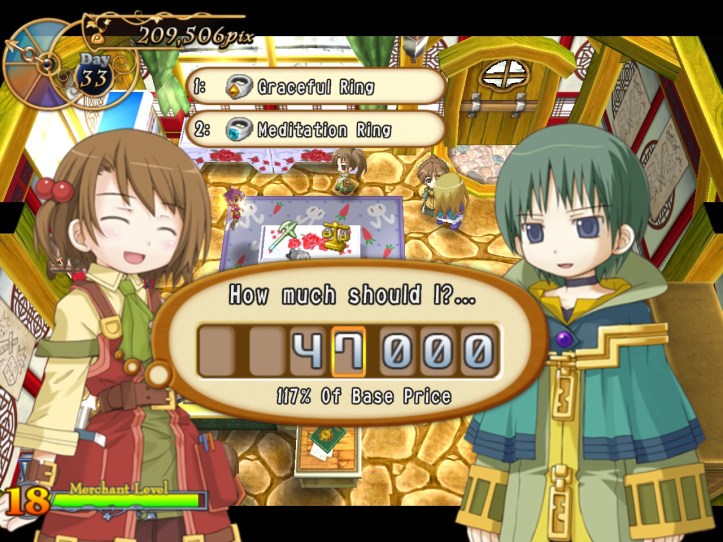
Task: Select the Graceful Ring entry
Action: (315, 87)
